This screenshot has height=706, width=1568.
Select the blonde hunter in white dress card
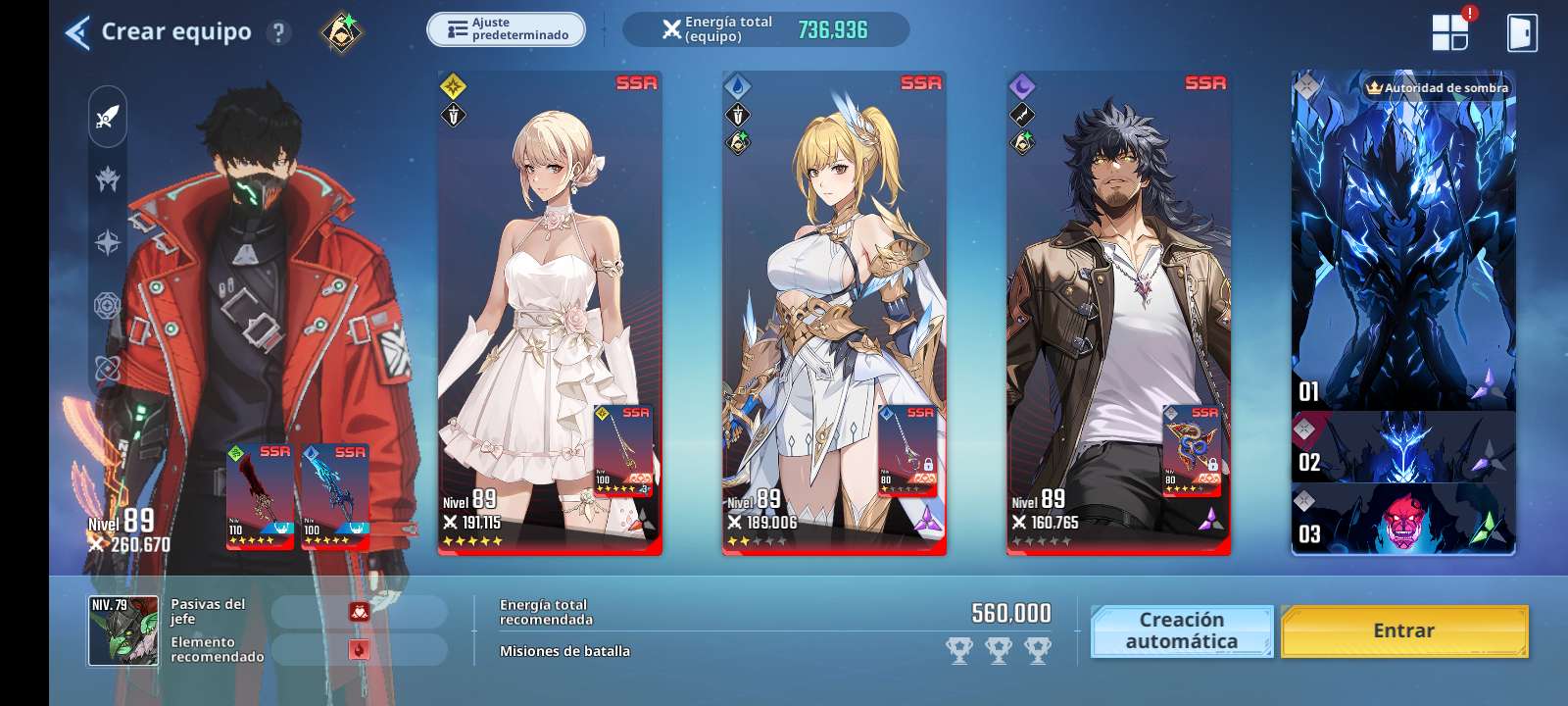pos(549,294)
